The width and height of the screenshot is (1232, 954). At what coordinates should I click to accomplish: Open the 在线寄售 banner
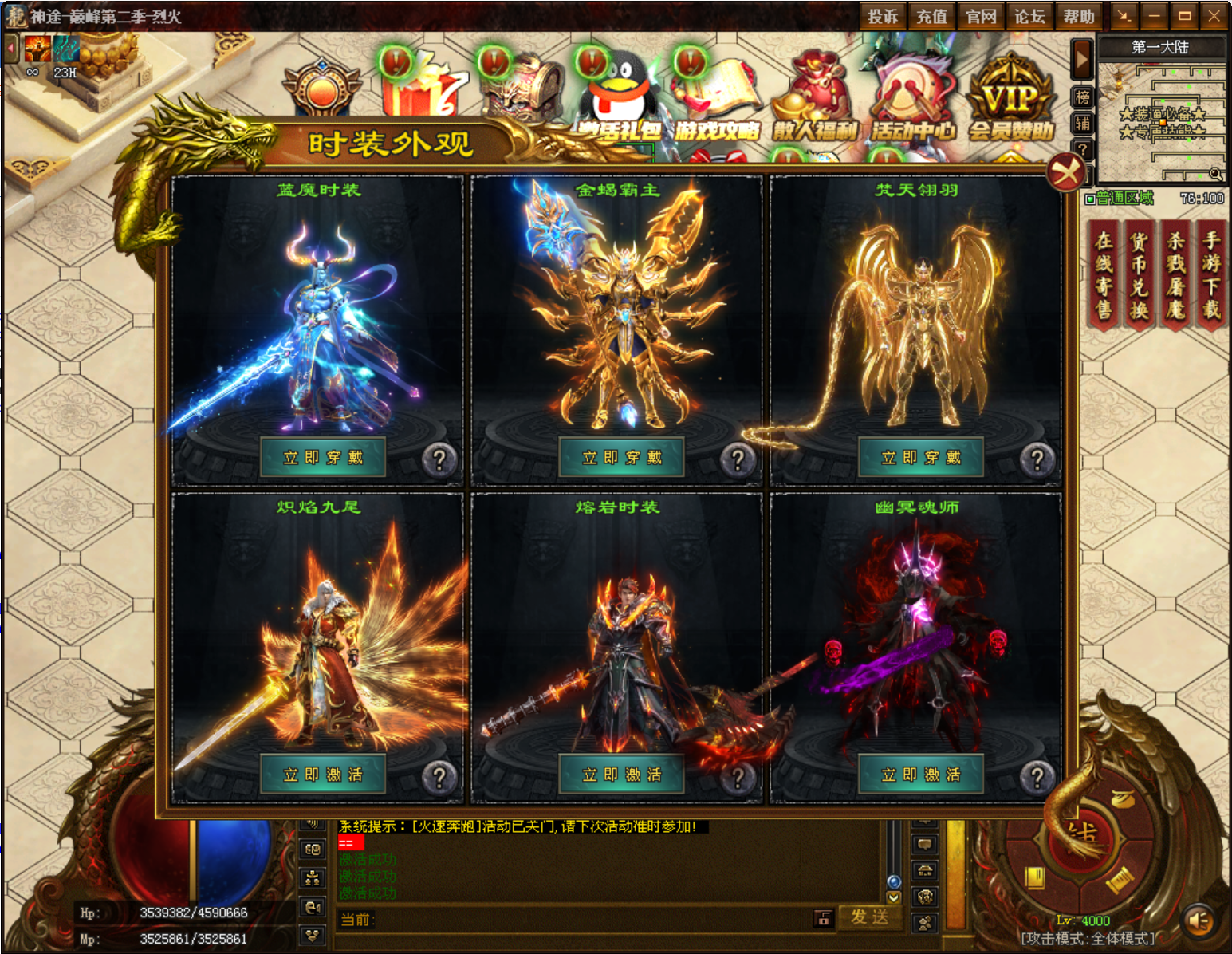coord(1104,275)
